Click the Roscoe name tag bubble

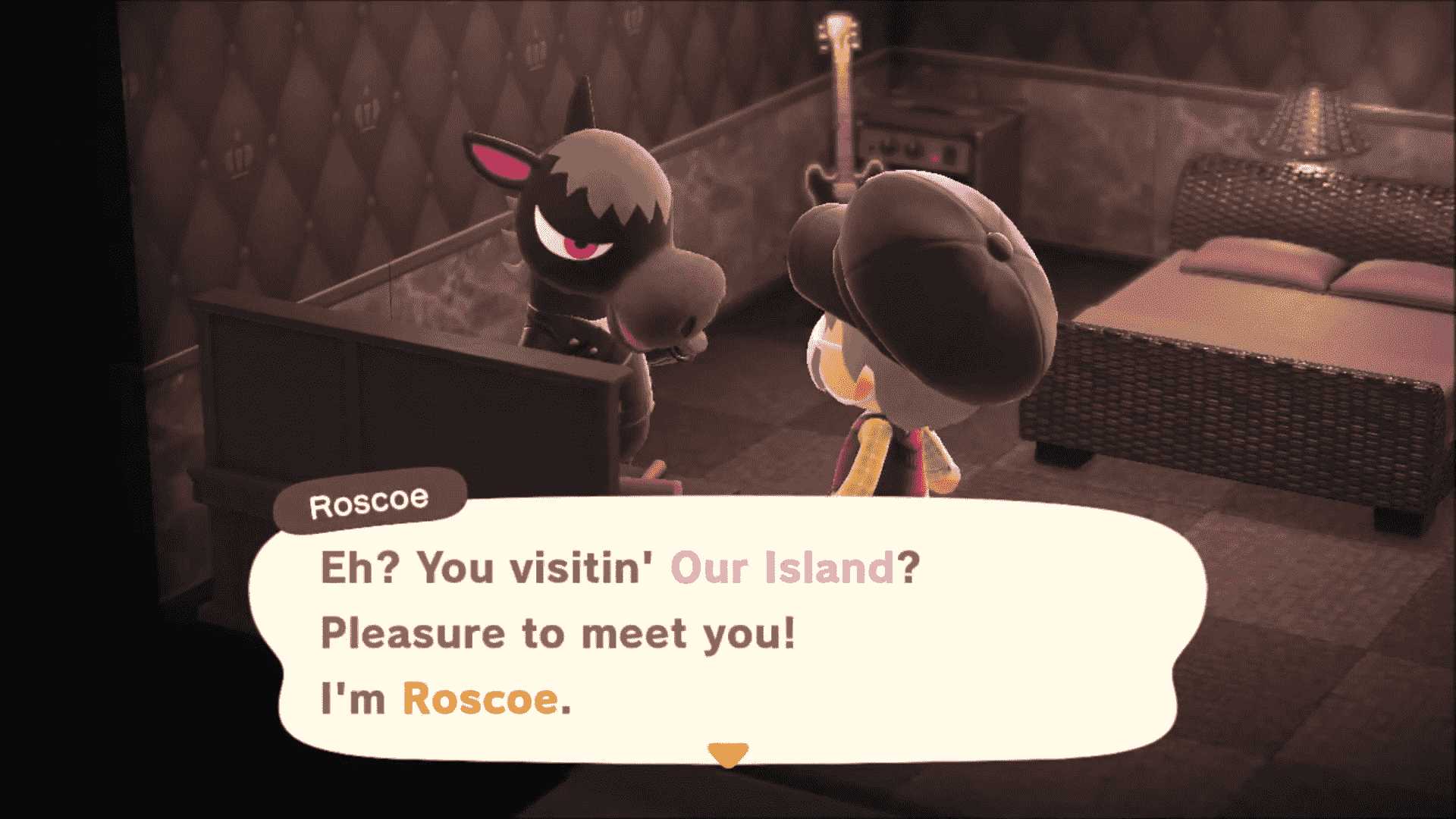click(372, 500)
